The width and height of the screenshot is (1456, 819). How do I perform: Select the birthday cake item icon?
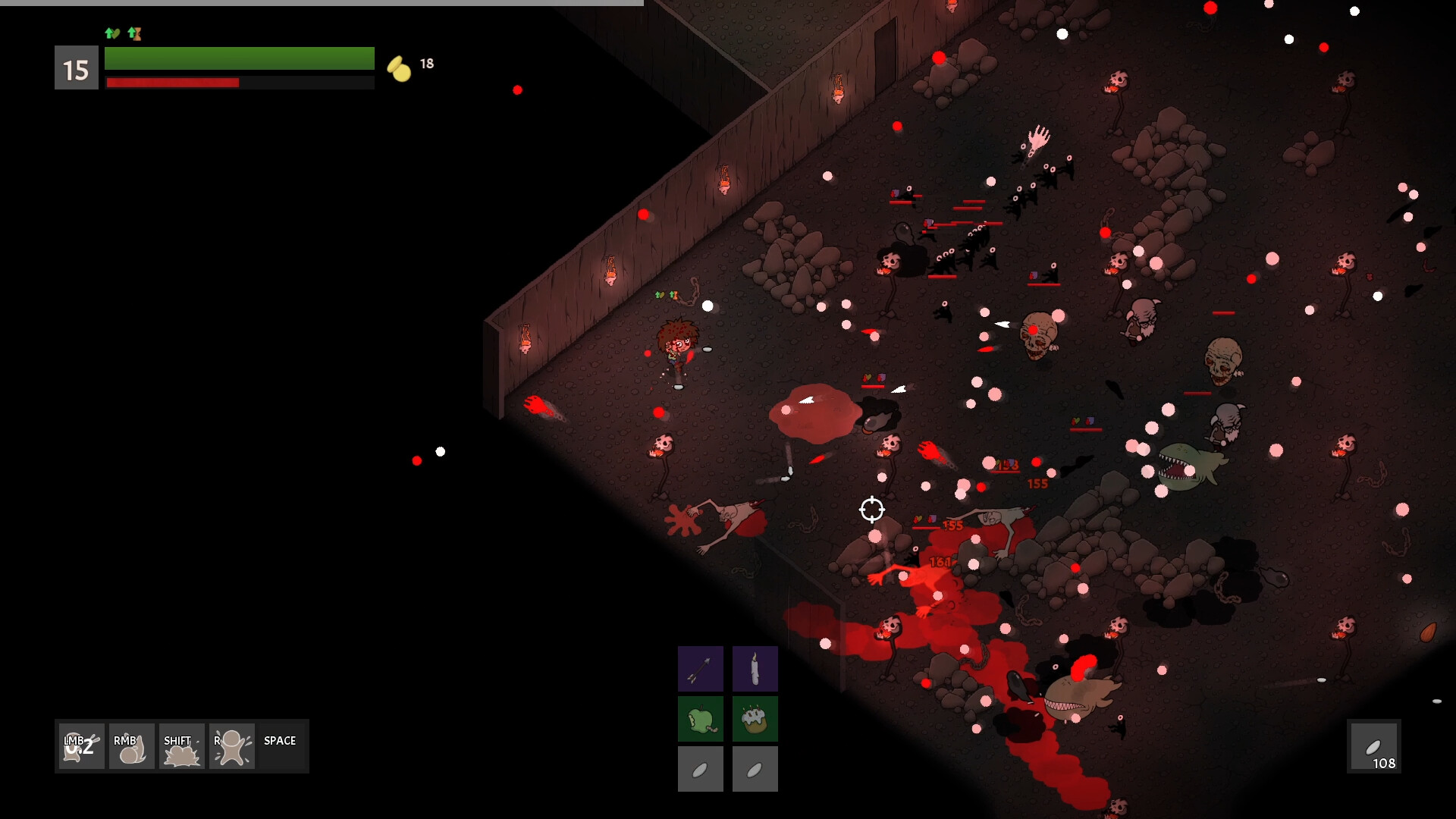click(x=755, y=718)
